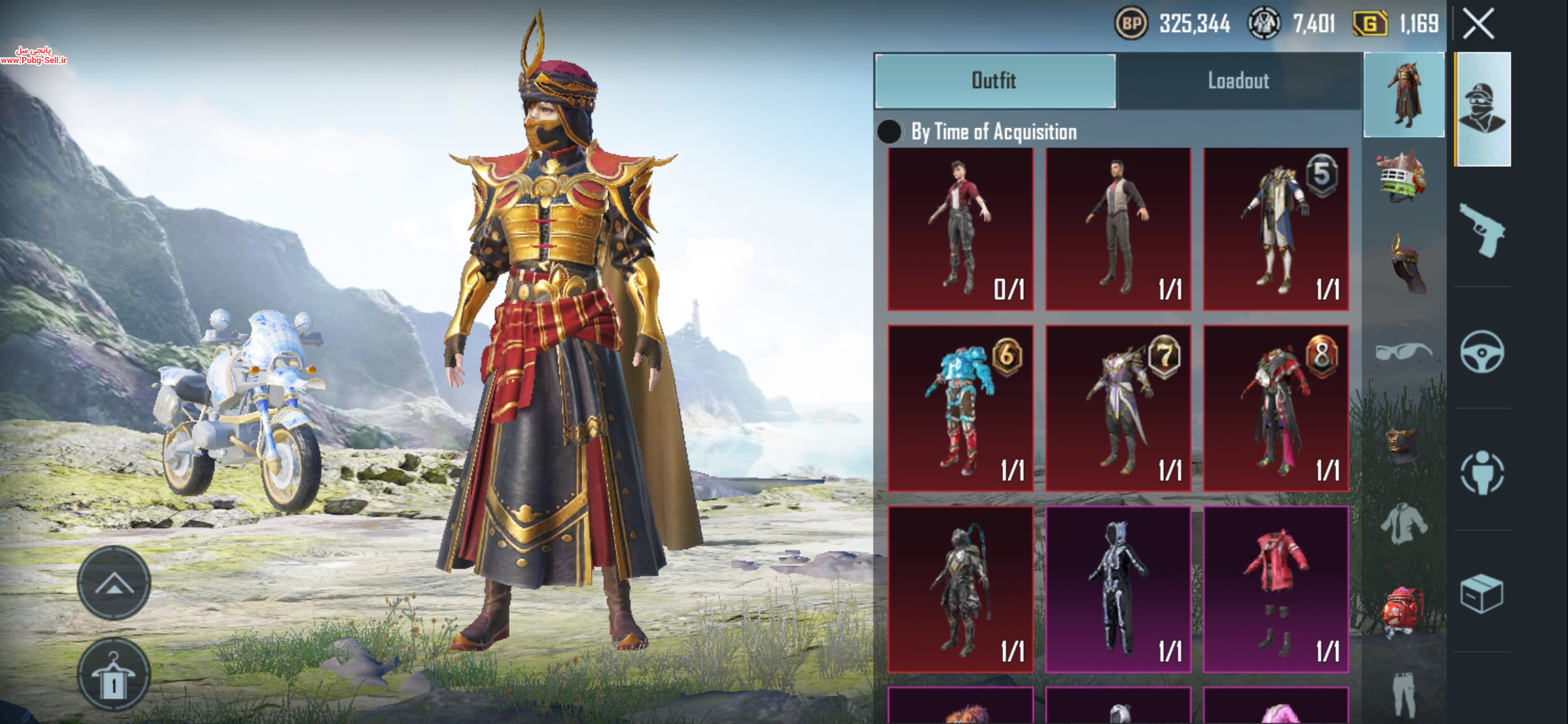Image resolution: width=1568 pixels, height=724 pixels.
Task: Open the pistol weapon category
Action: pos(1482,230)
